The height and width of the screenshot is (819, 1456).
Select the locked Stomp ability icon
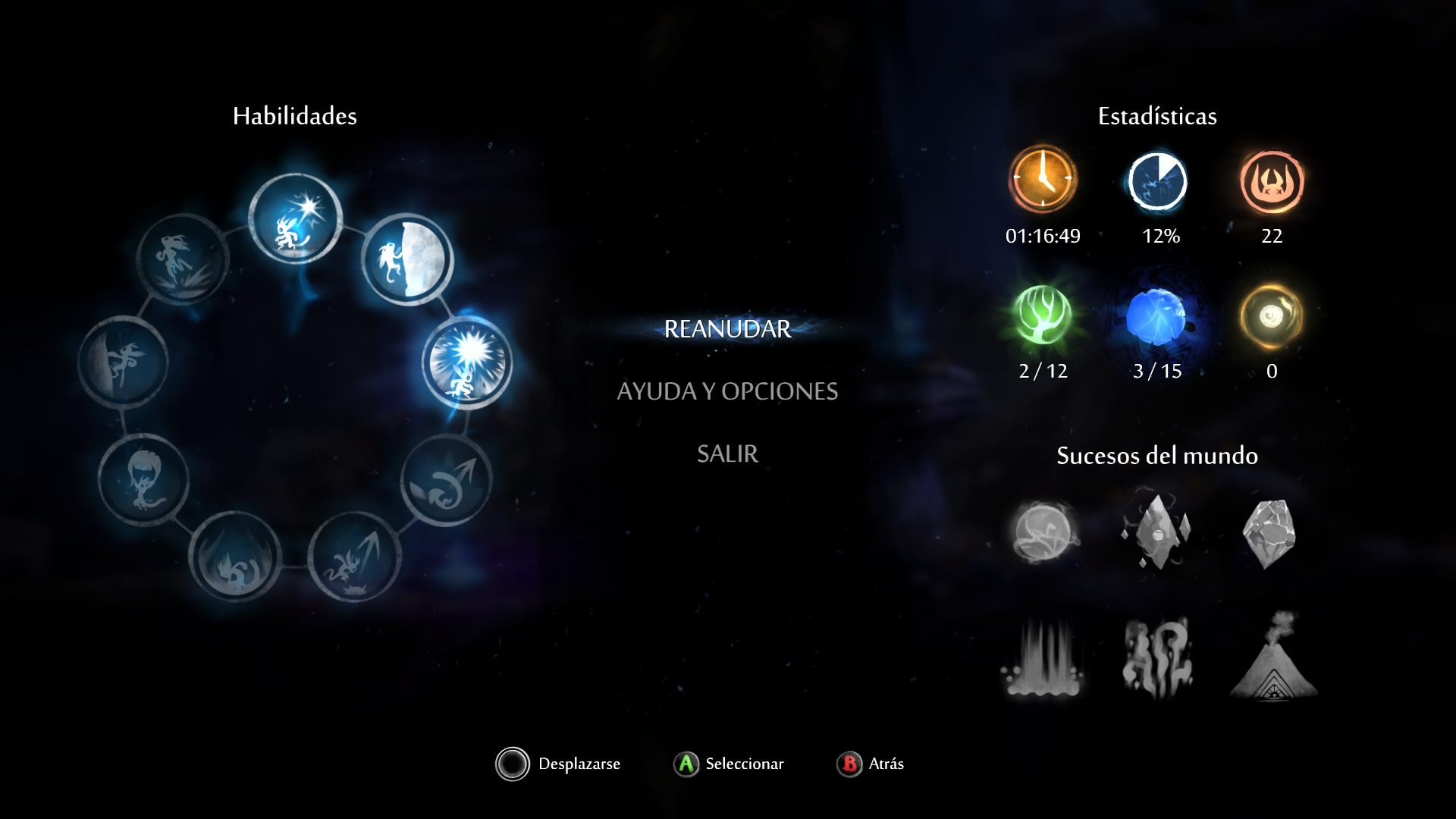pyautogui.click(x=235, y=557)
